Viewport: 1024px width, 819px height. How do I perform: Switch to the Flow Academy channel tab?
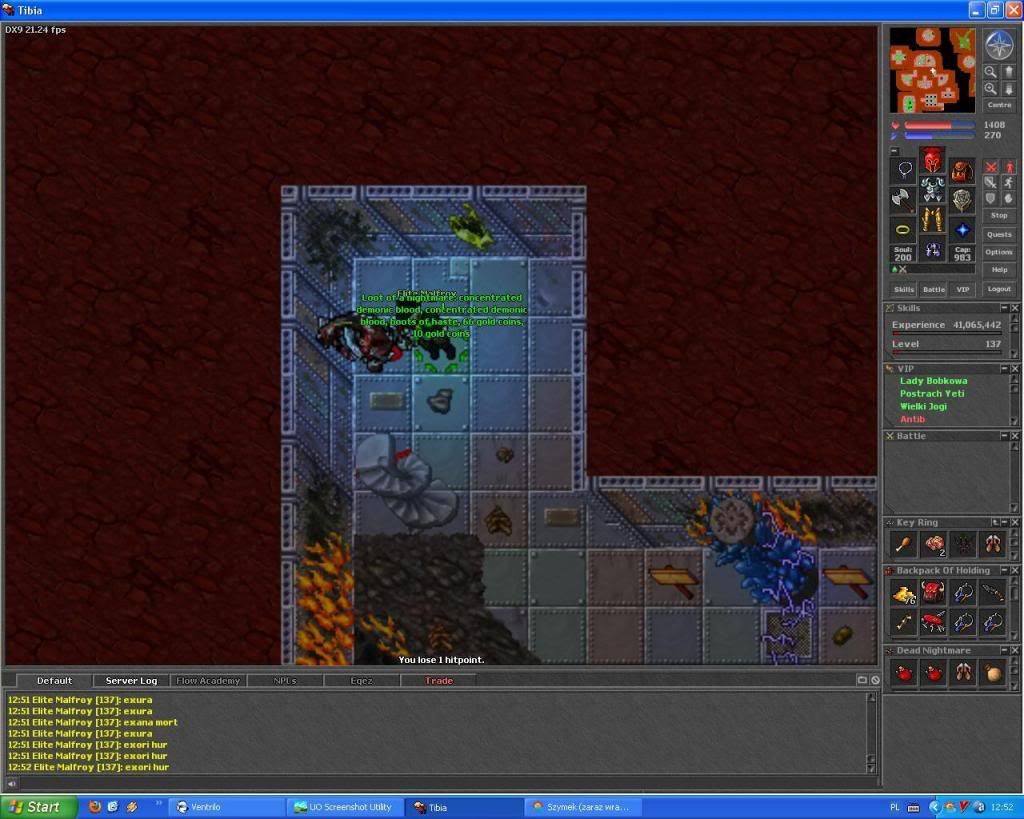coord(208,681)
